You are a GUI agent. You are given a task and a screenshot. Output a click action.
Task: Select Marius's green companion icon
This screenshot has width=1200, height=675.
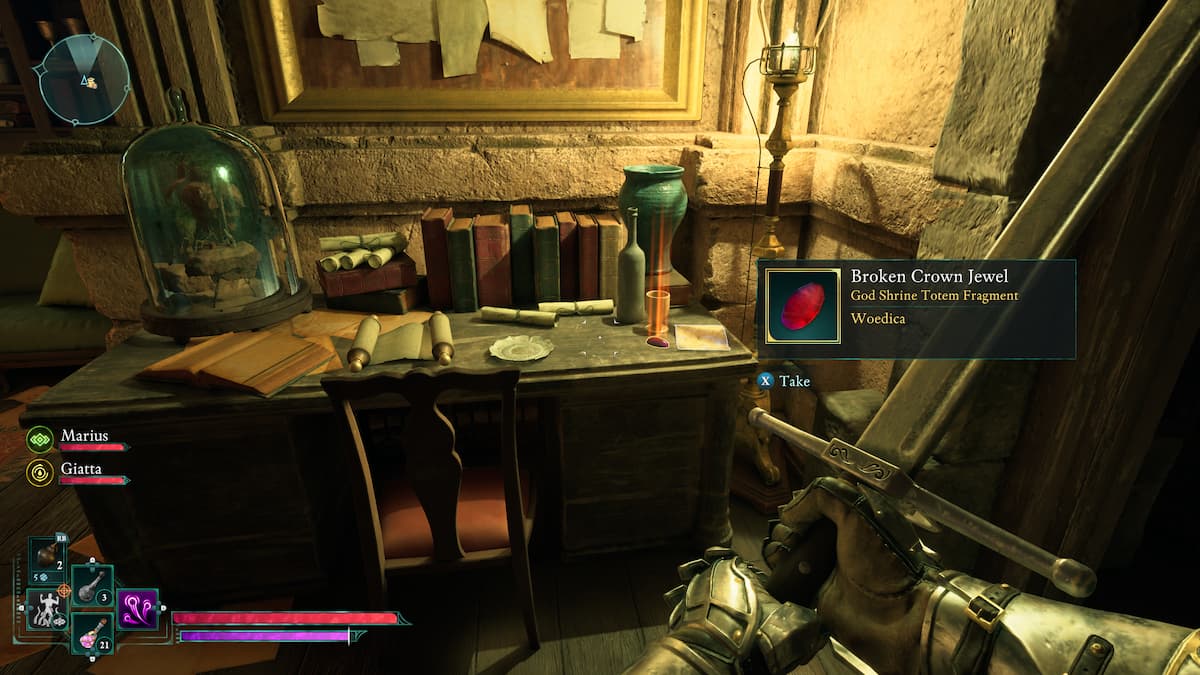40,439
